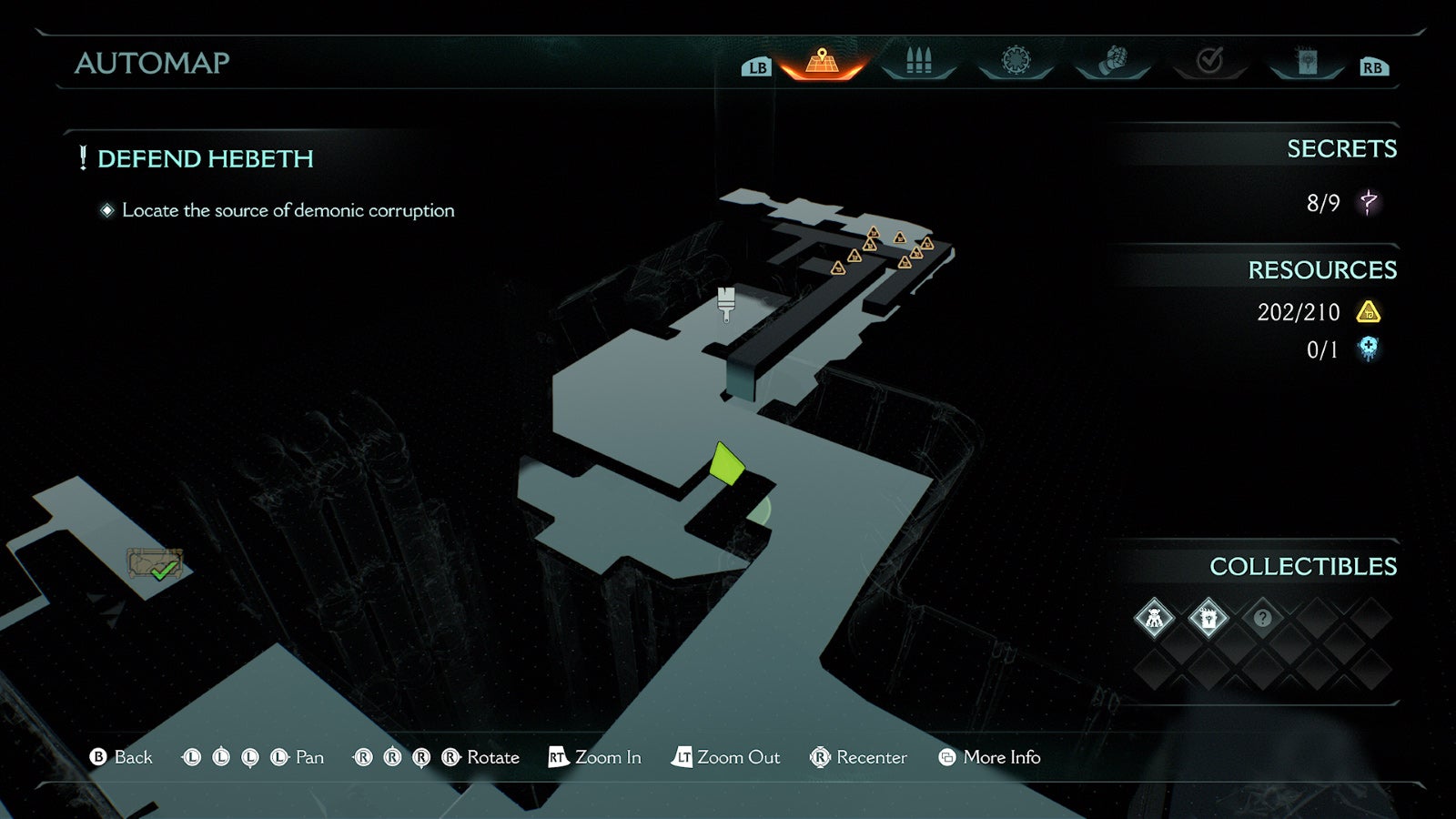The image size is (1456, 819).
Task: Click the unknown question mark collectible diamond
Action: click(1262, 619)
